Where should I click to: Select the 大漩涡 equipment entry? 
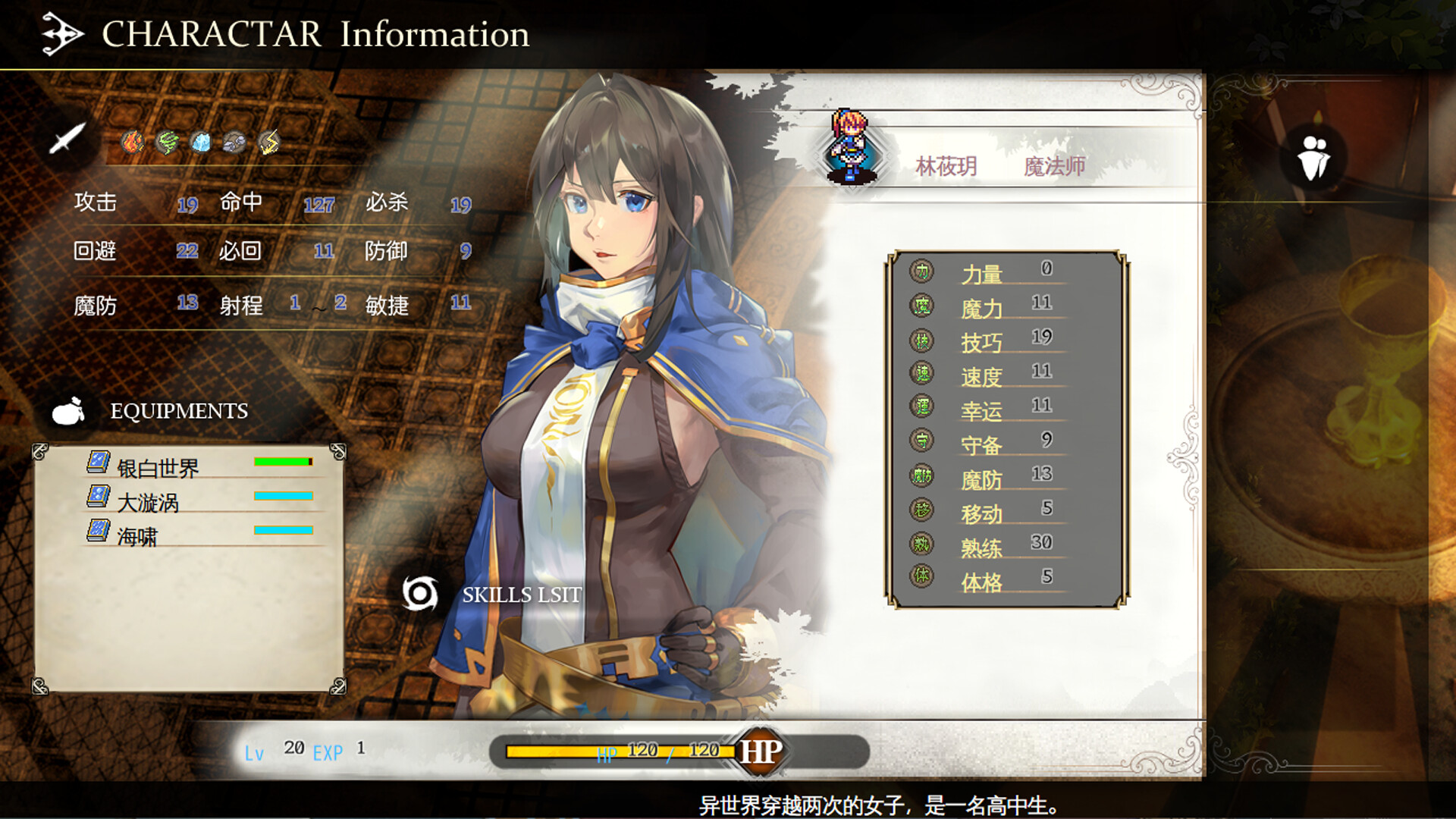pyautogui.click(x=148, y=502)
